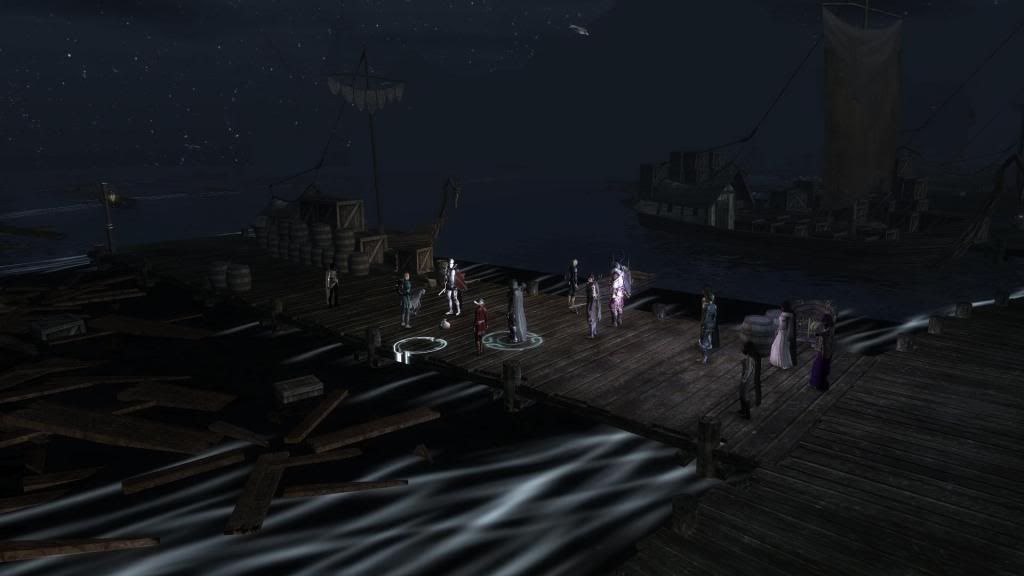
Task: Select the cloaked character standing in the glowing ring
Action: coord(515,314)
